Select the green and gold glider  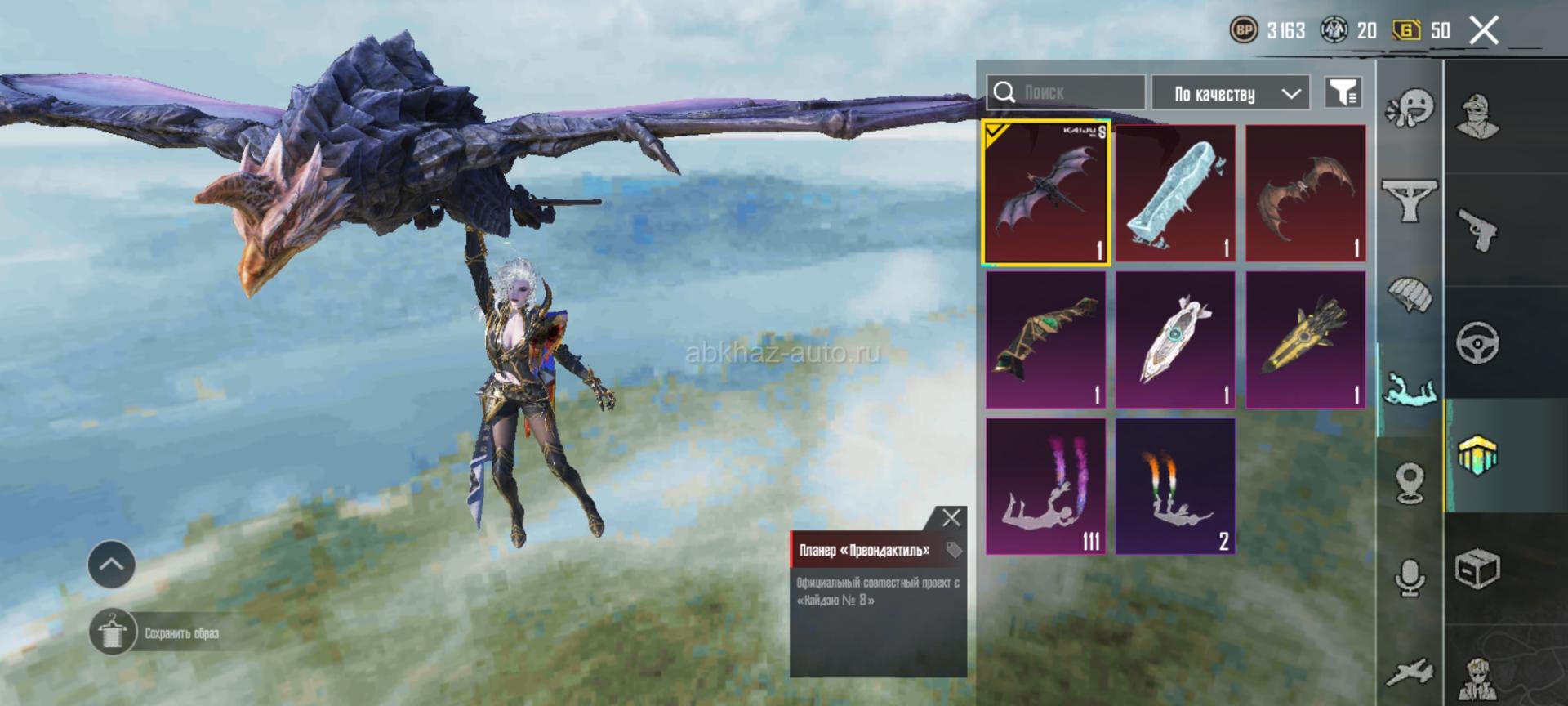[x=1046, y=340]
